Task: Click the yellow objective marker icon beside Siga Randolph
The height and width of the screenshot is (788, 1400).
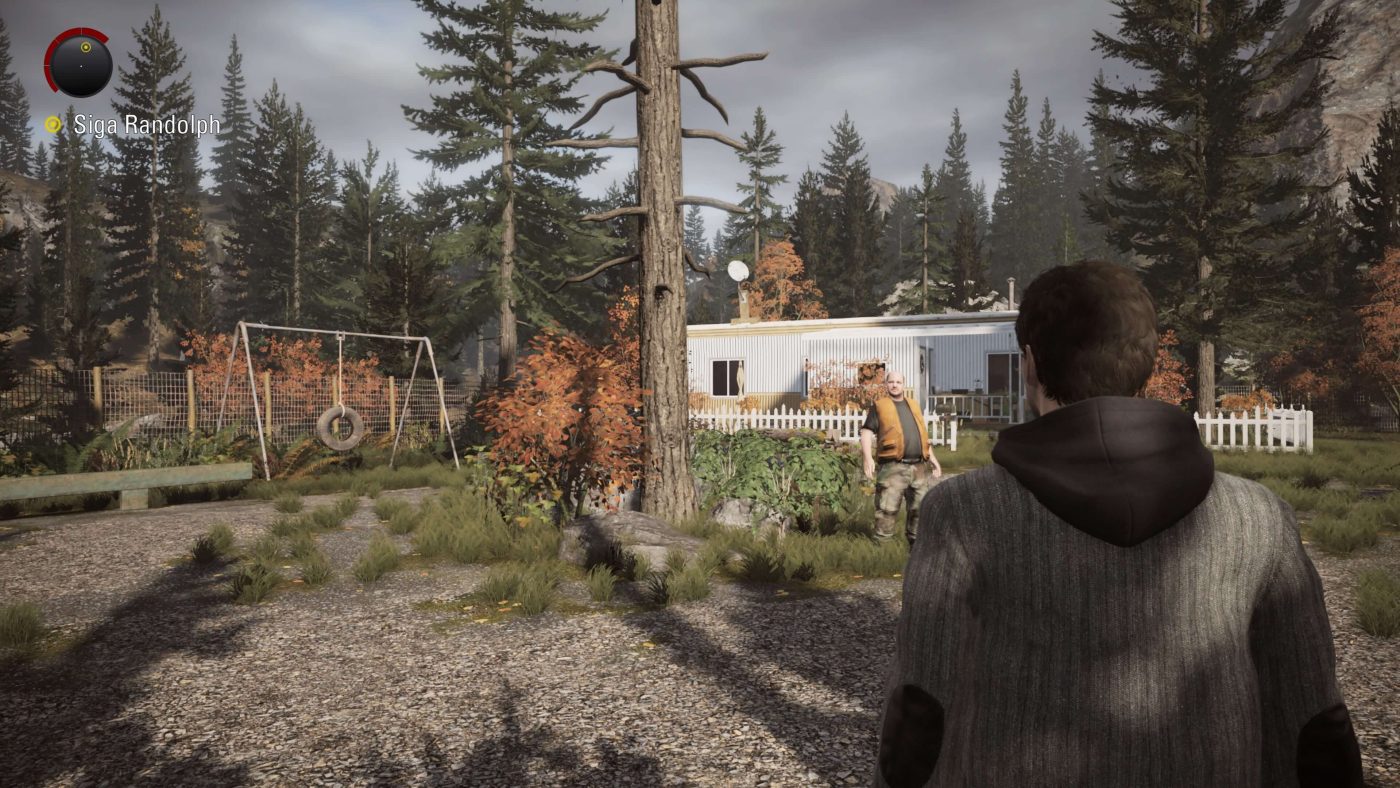Action: (x=52, y=124)
